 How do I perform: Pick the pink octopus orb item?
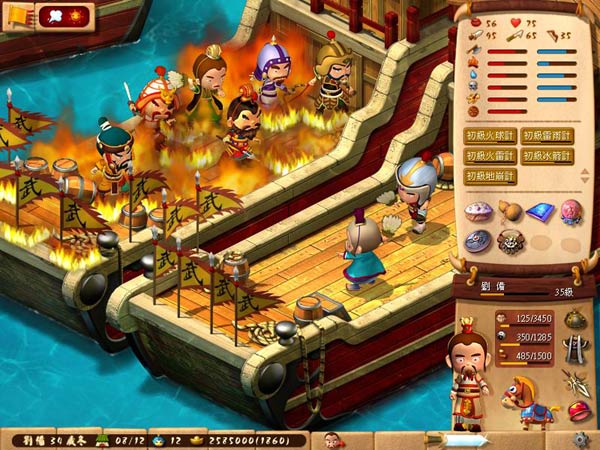point(569,211)
